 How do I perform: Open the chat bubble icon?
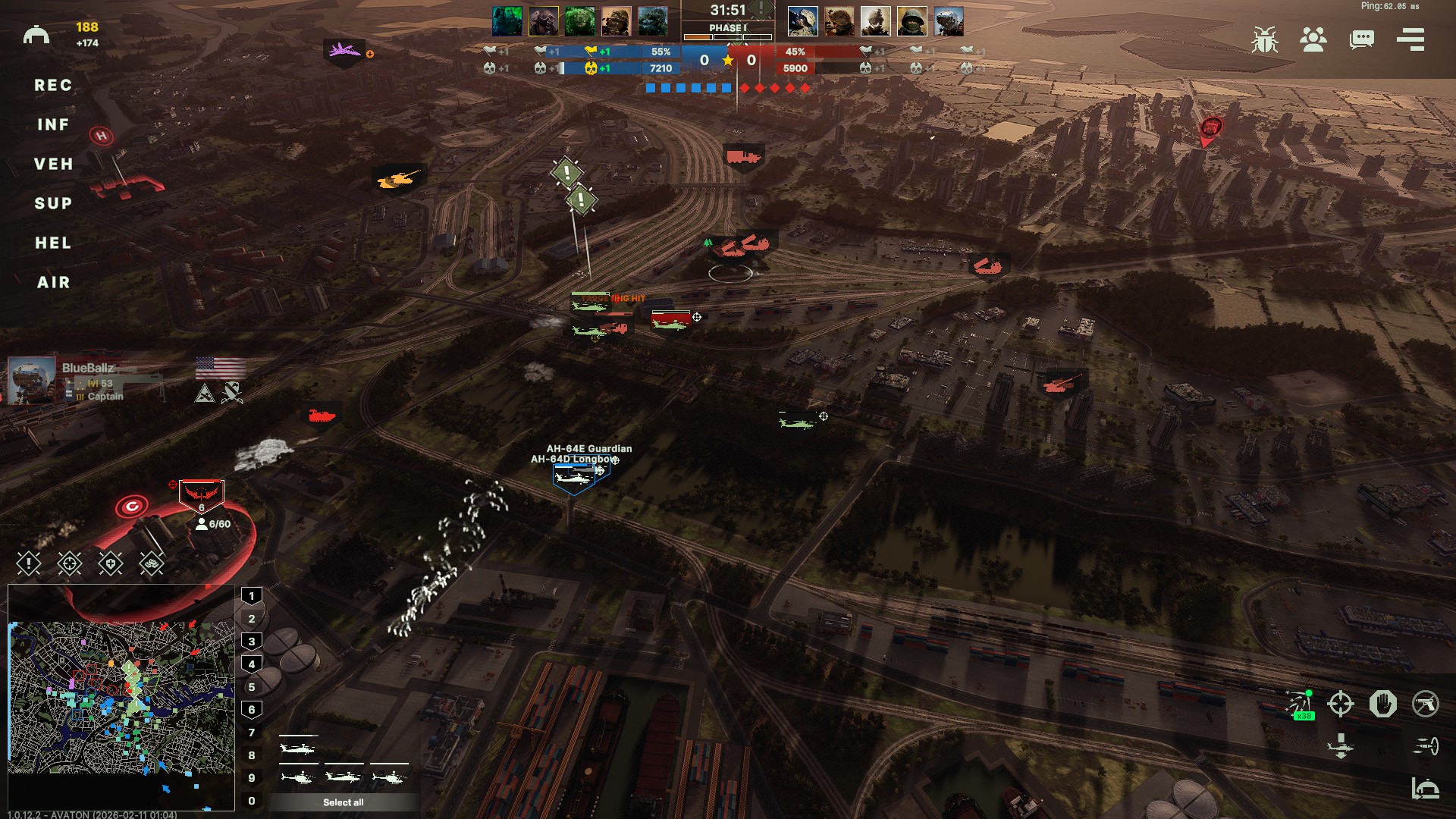1361,39
